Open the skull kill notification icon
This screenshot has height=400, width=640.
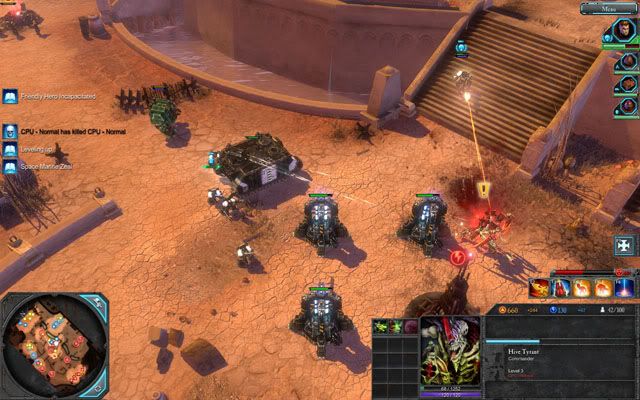click(9, 130)
